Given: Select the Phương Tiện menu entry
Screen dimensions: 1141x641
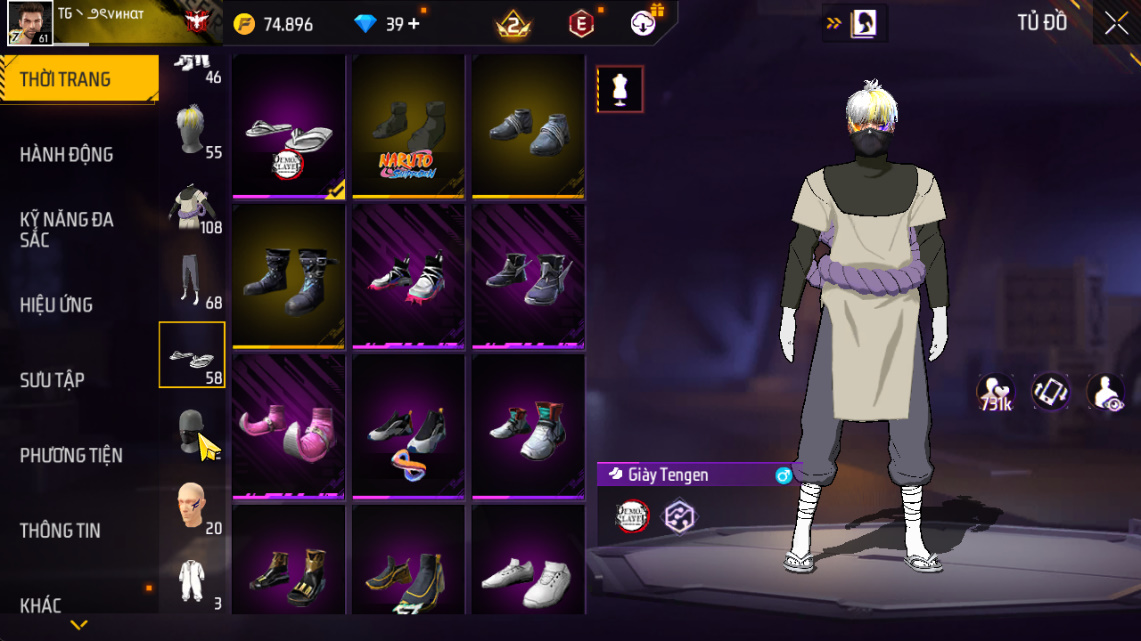Looking at the screenshot, I should [71, 455].
